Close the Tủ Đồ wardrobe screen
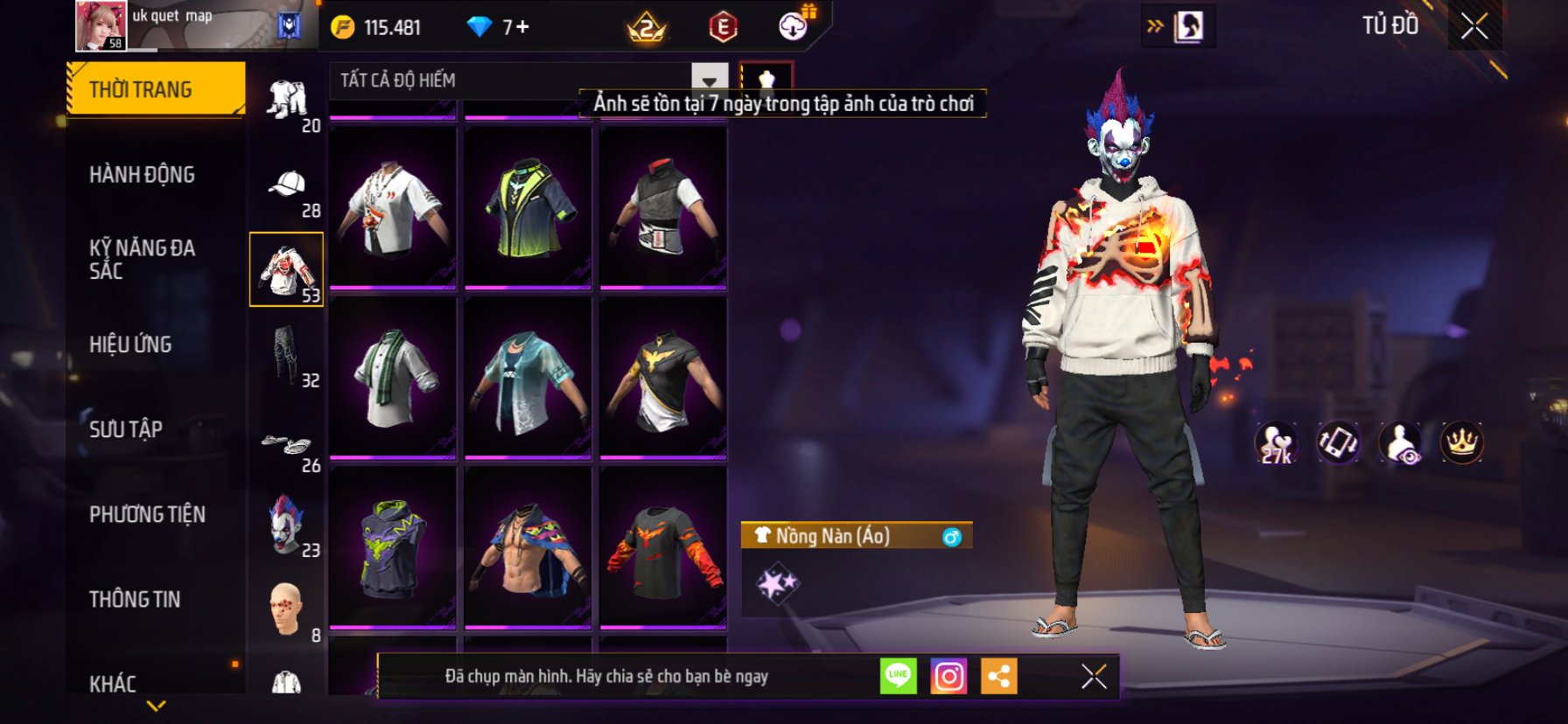Viewport: 1568px width, 724px height. click(x=1474, y=26)
